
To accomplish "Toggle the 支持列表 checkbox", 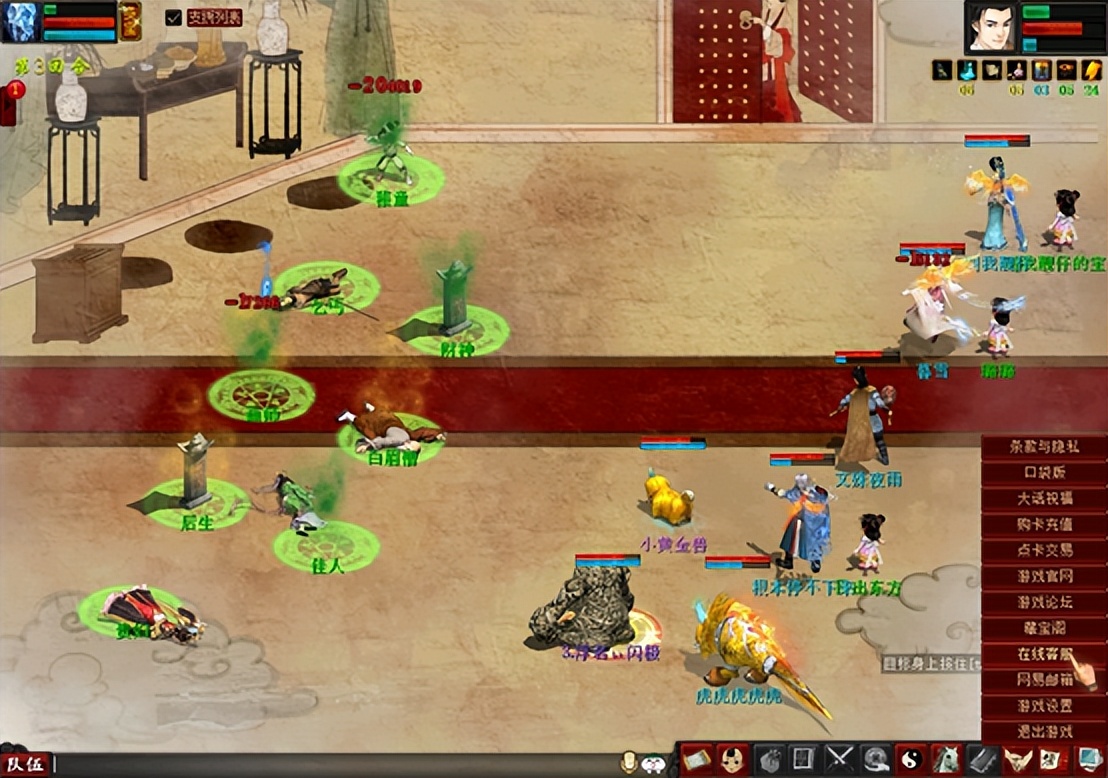I will click(x=174, y=17).
